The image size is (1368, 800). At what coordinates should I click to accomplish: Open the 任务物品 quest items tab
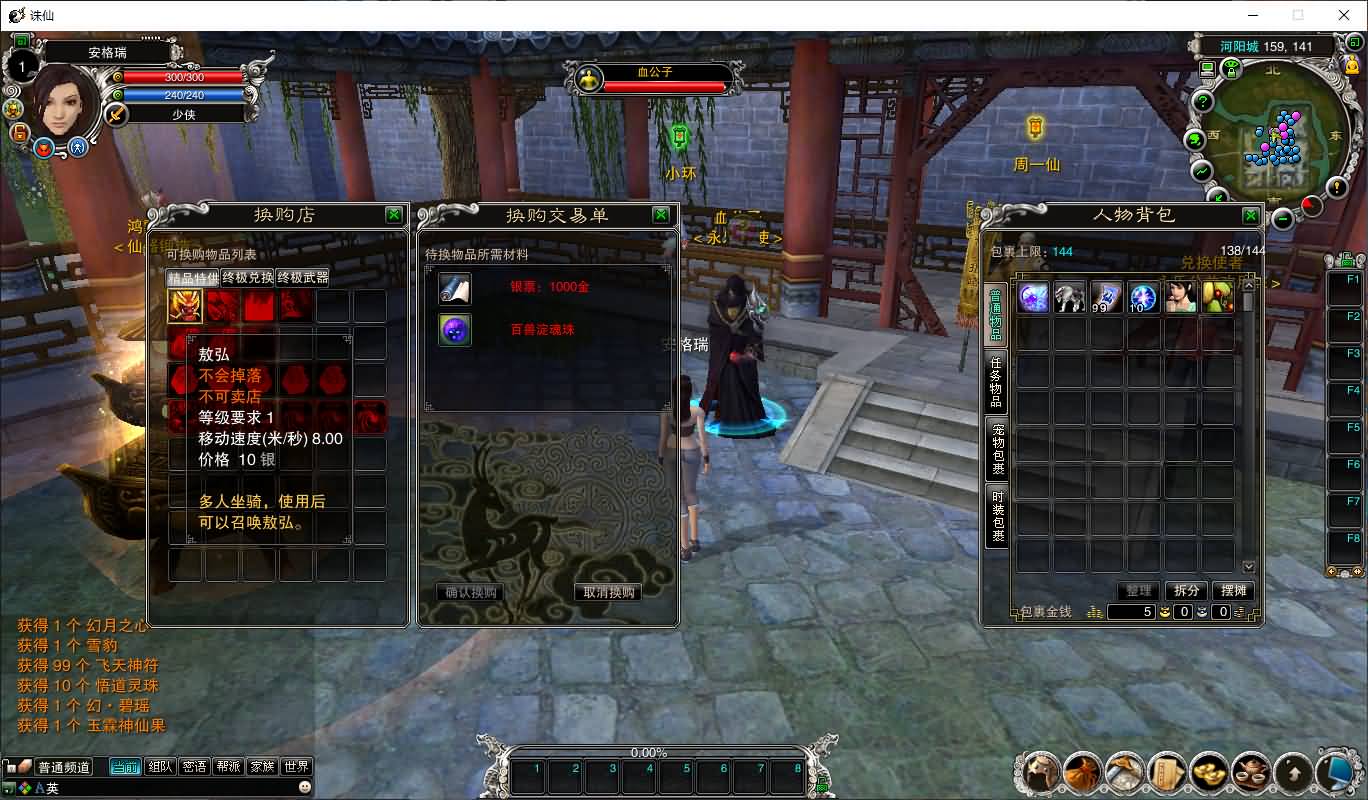point(996,382)
